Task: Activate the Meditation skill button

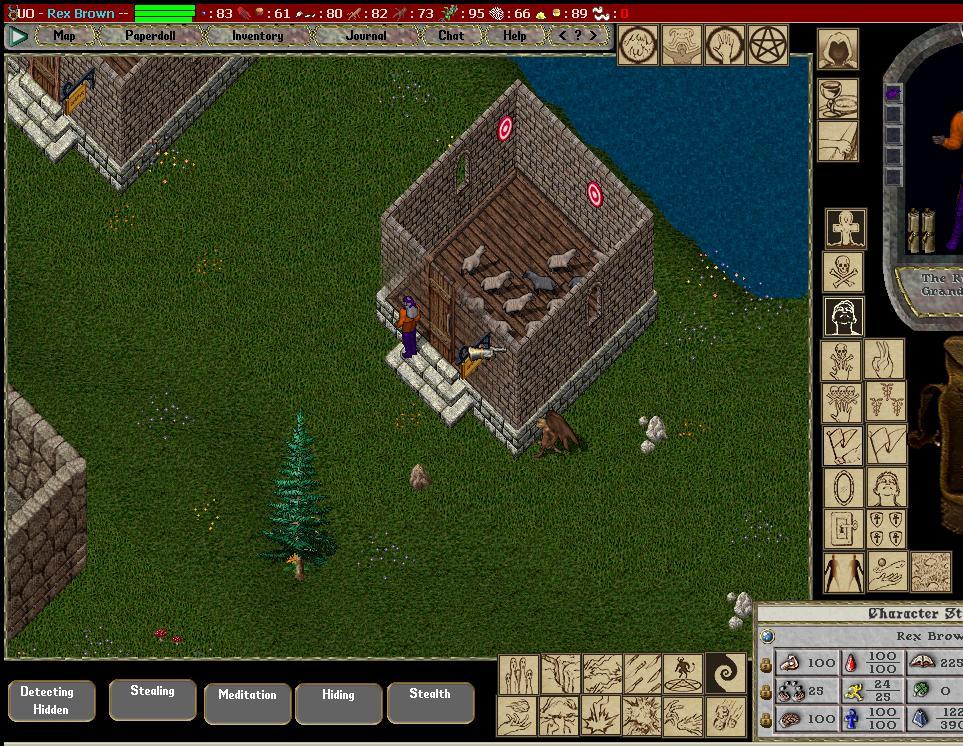Action: pos(247,701)
